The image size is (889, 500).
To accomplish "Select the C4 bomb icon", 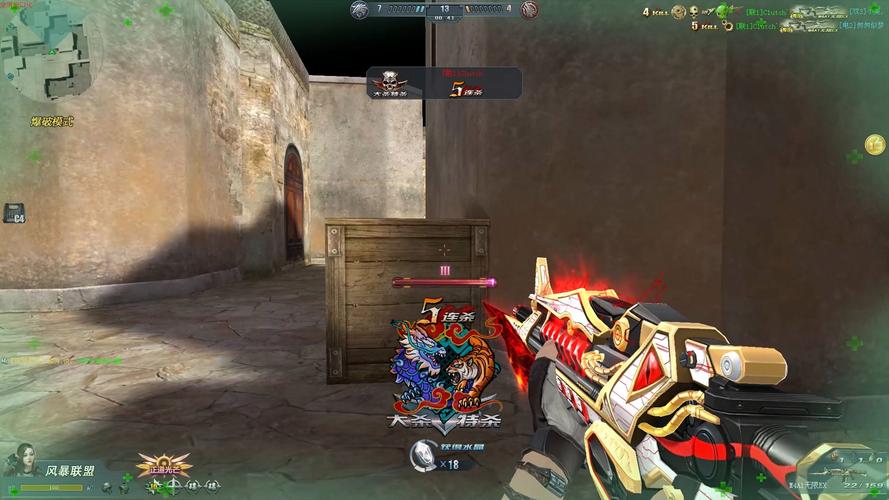I will click(x=14, y=213).
